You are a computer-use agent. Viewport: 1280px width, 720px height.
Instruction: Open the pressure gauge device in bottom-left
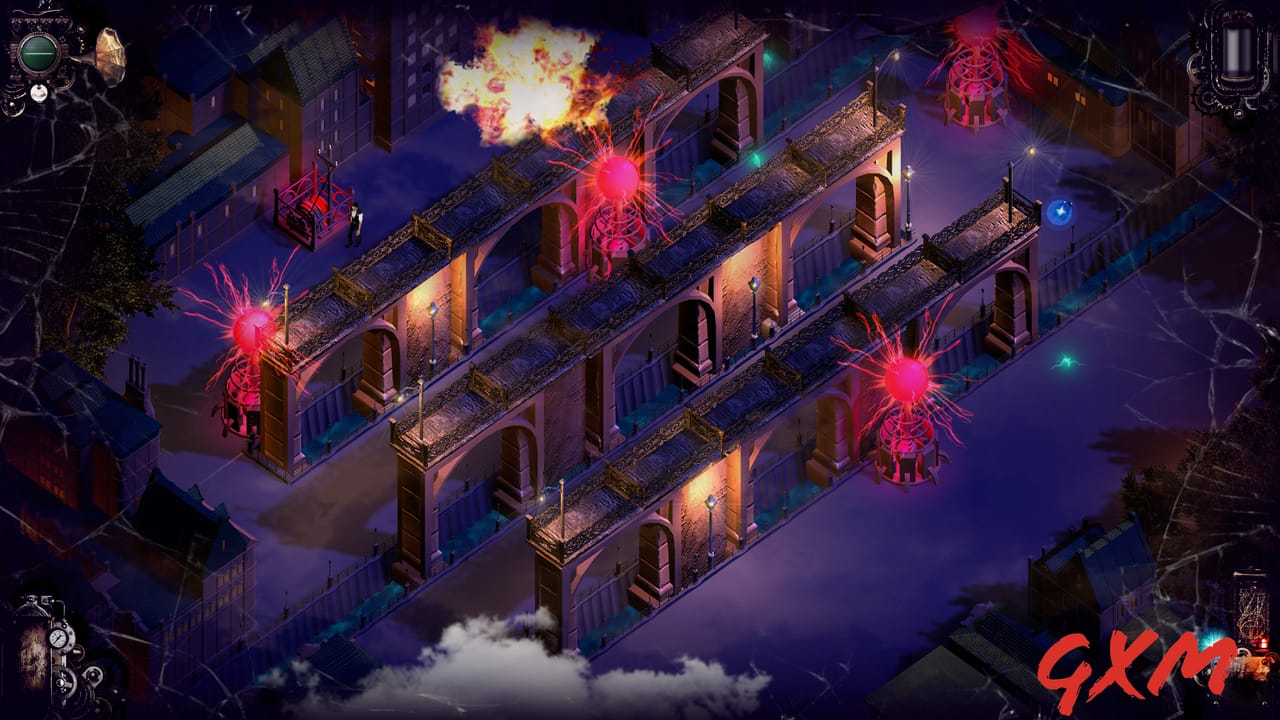pos(58,638)
